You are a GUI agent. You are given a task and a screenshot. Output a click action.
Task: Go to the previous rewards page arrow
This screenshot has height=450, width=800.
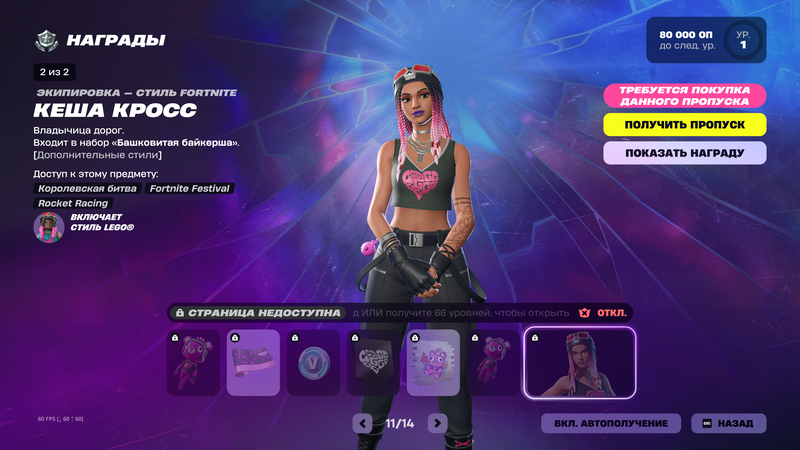point(362,423)
